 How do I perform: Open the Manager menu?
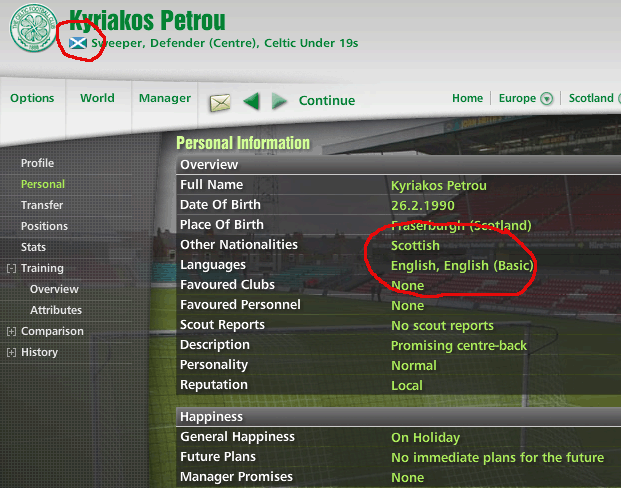(165, 98)
